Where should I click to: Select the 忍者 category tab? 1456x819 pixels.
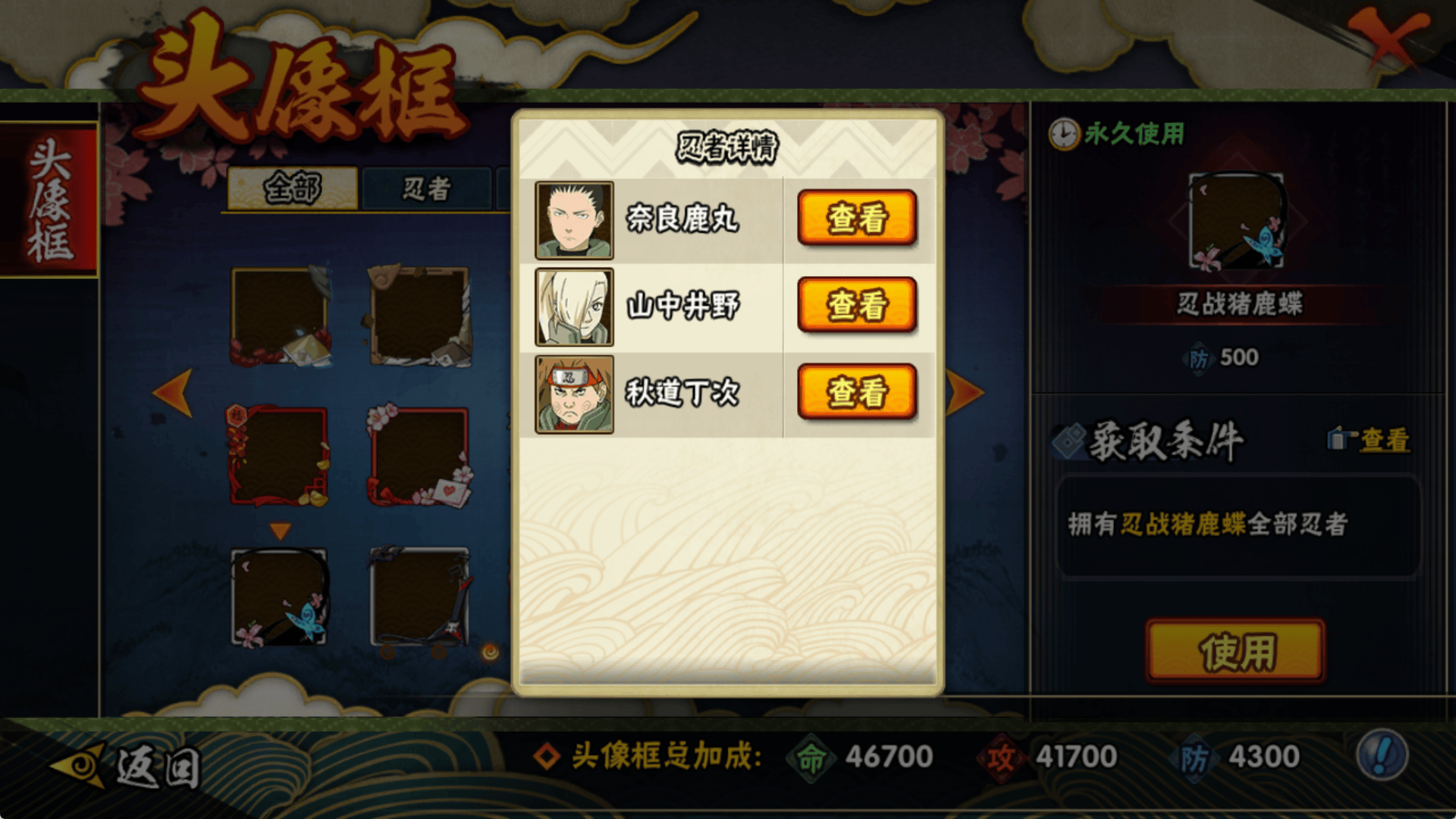[x=426, y=188]
